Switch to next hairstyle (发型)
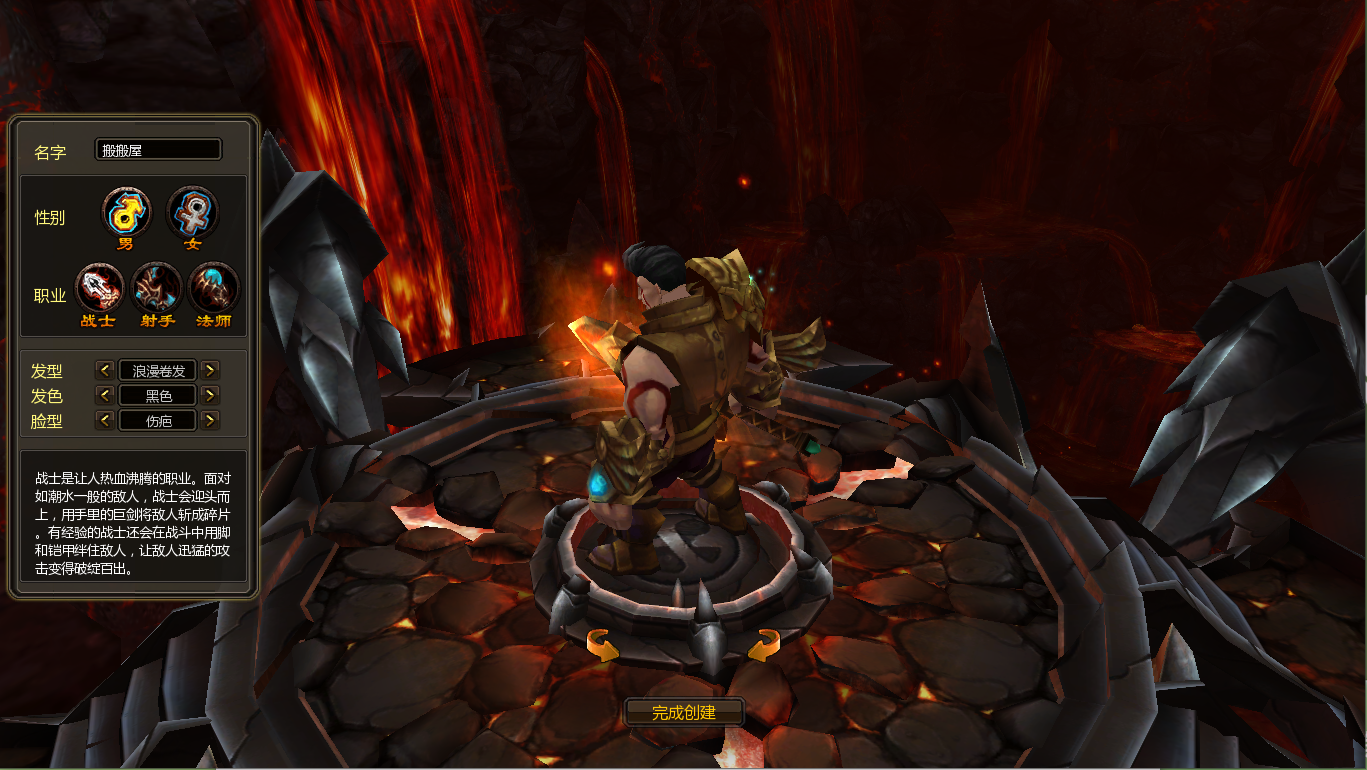This screenshot has width=1367, height=770. [210, 370]
